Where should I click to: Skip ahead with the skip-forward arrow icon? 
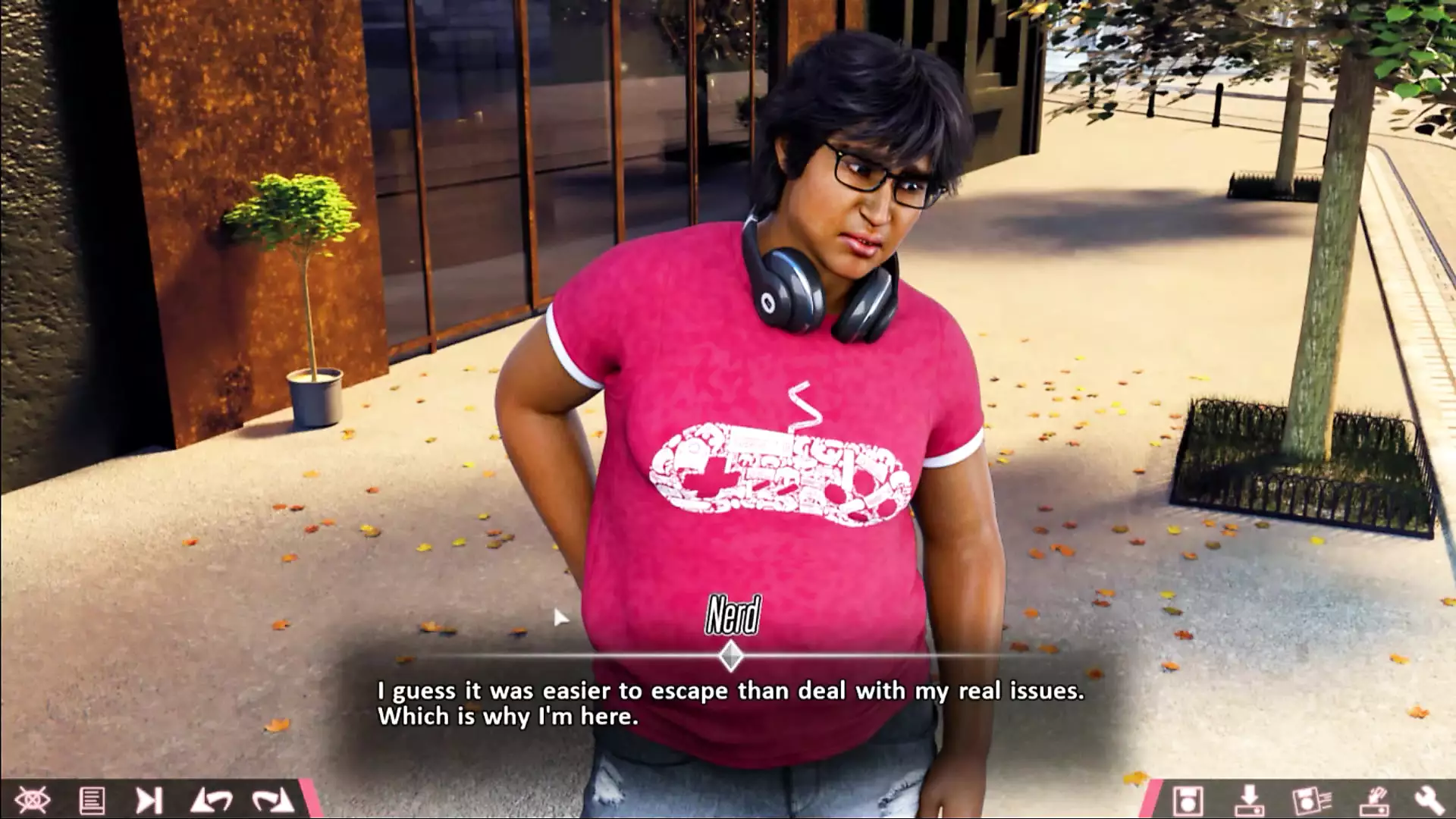click(149, 799)
